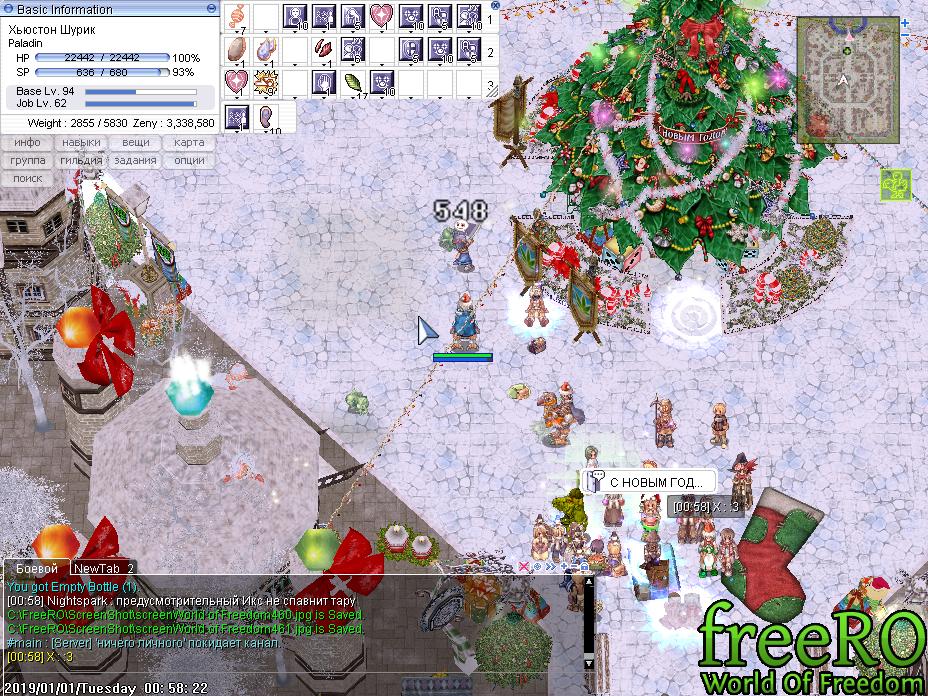Switch to the Боевой chat tab
928x696 pixels.
[36, 568]
